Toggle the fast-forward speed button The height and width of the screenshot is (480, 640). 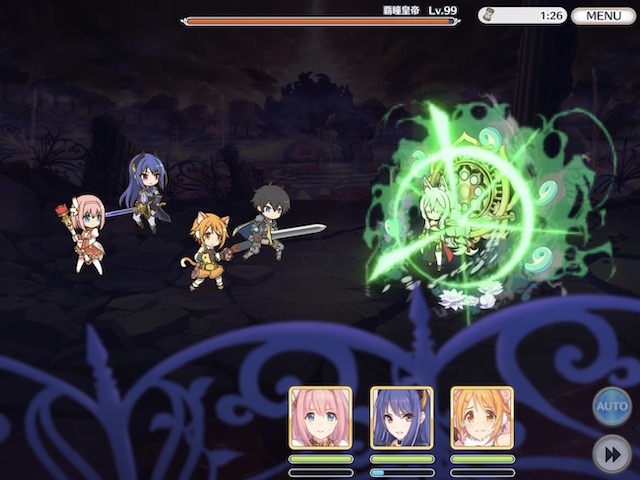click(612, 453)
